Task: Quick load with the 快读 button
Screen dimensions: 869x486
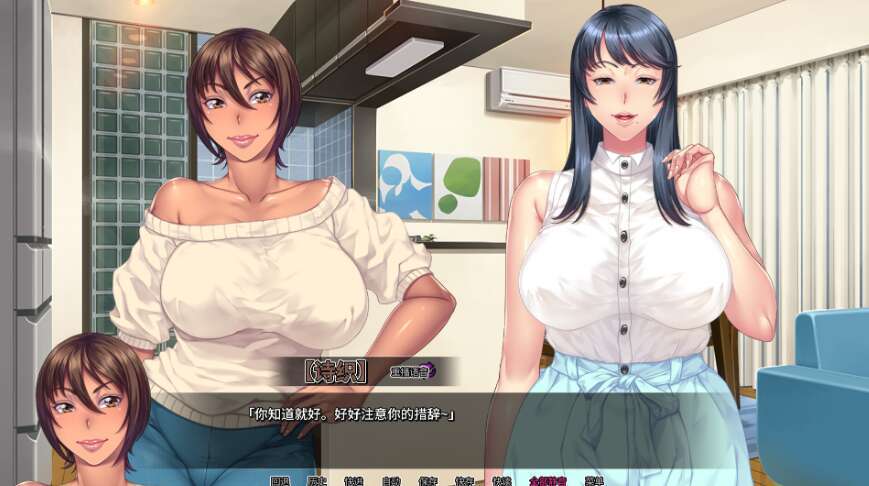Action: click(501, 481)
